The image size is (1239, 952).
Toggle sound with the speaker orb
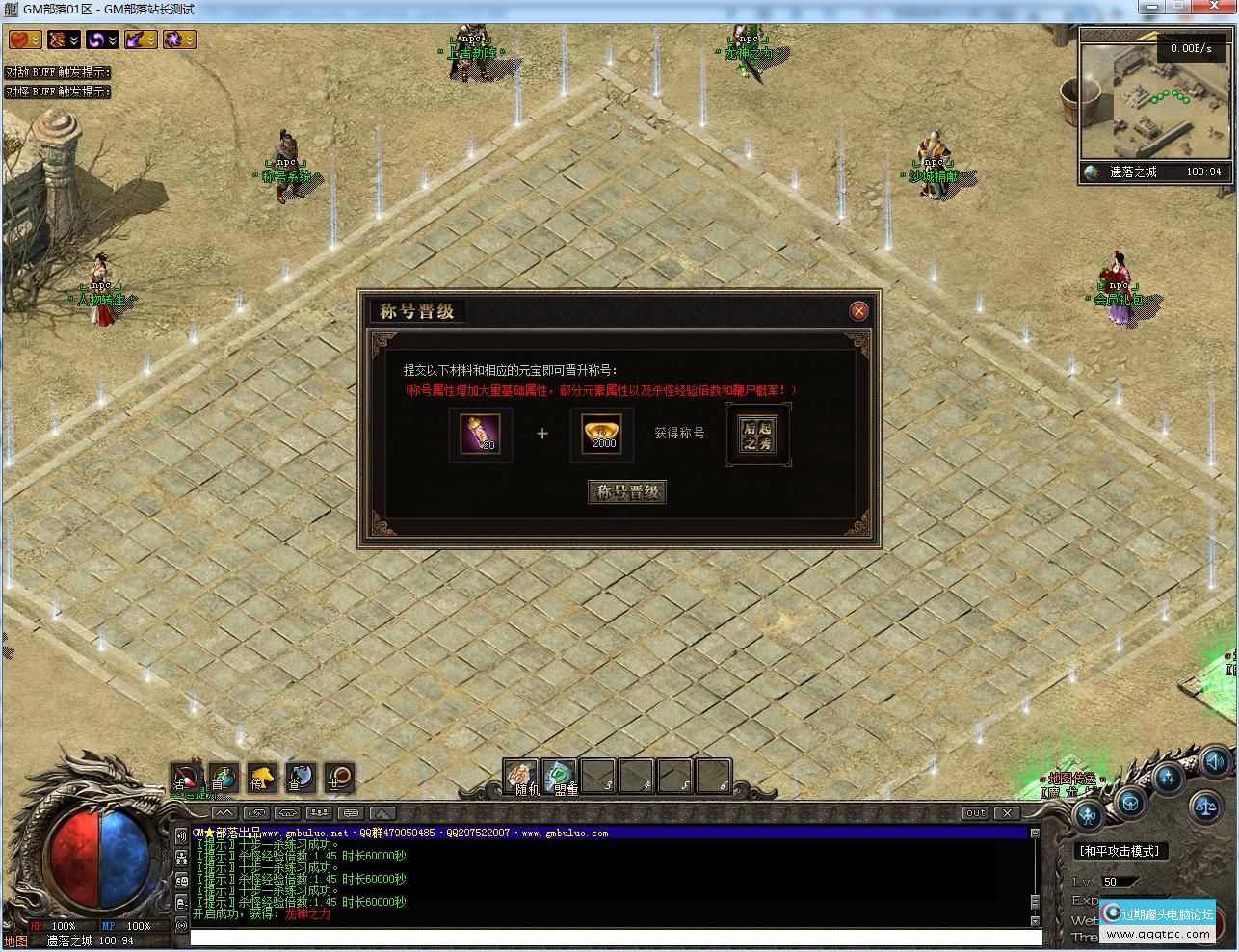[1214, 760]
